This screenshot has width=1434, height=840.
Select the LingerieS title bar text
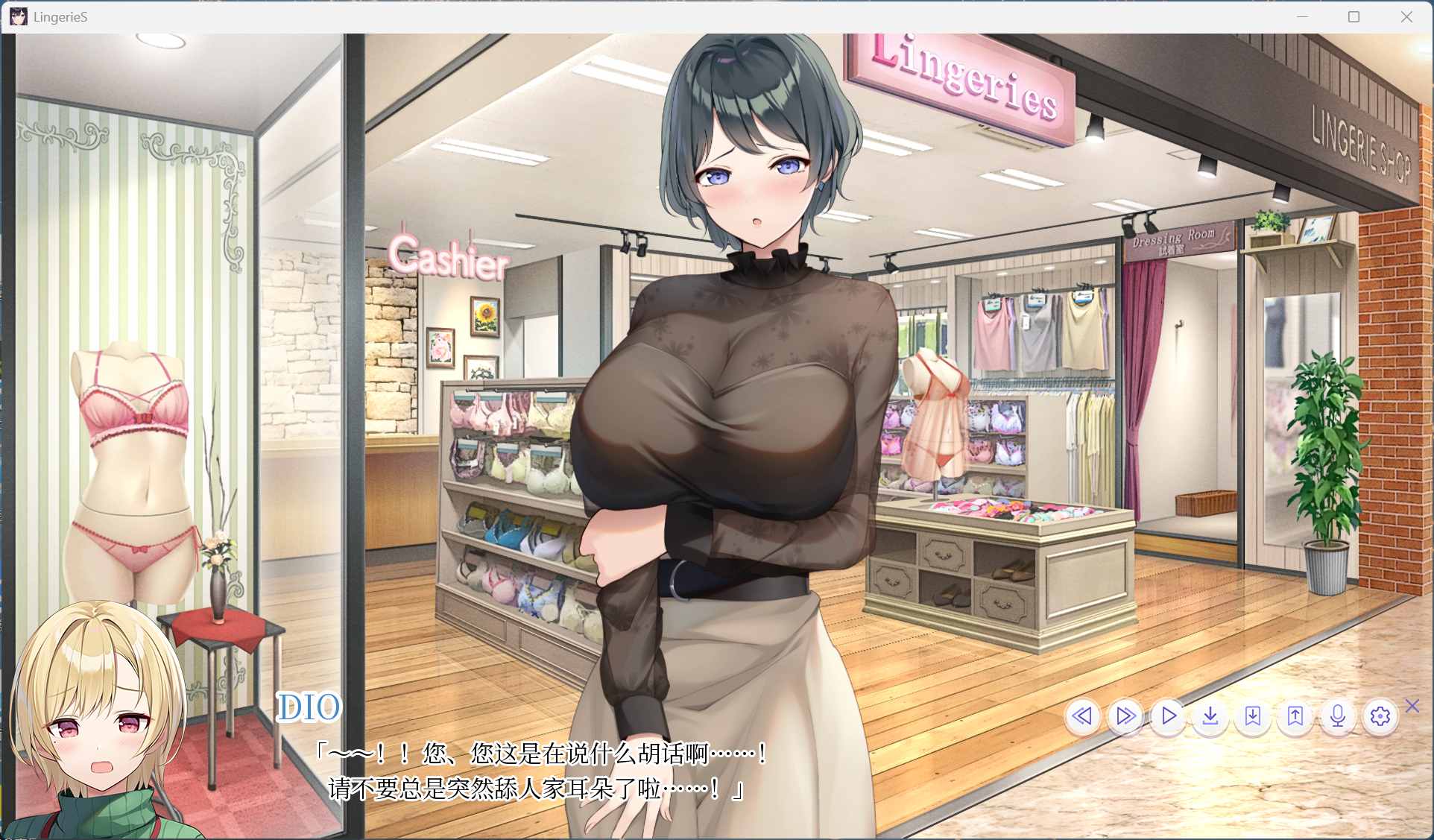point(58,16)
